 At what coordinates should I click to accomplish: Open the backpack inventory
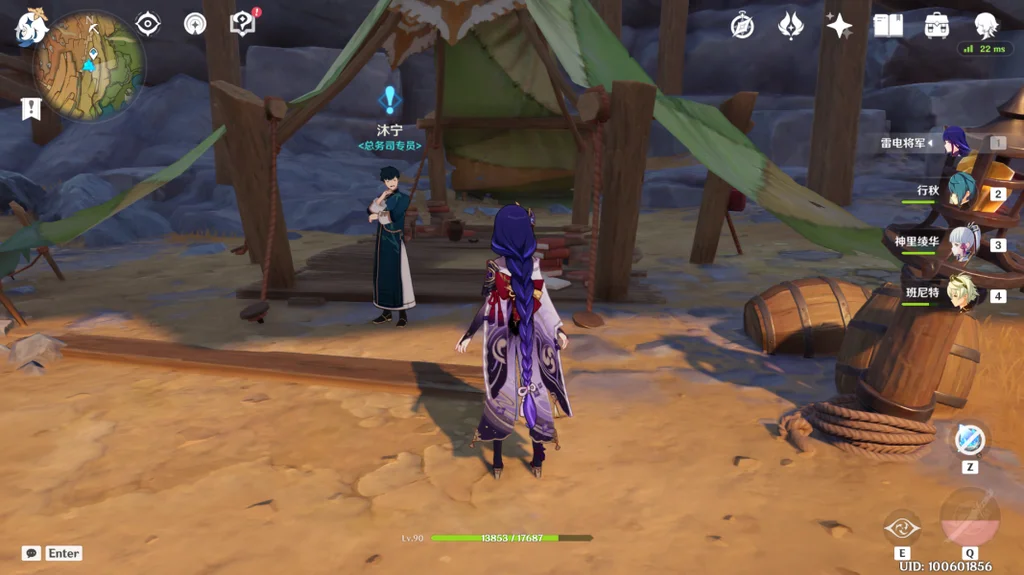click(937, 26)
